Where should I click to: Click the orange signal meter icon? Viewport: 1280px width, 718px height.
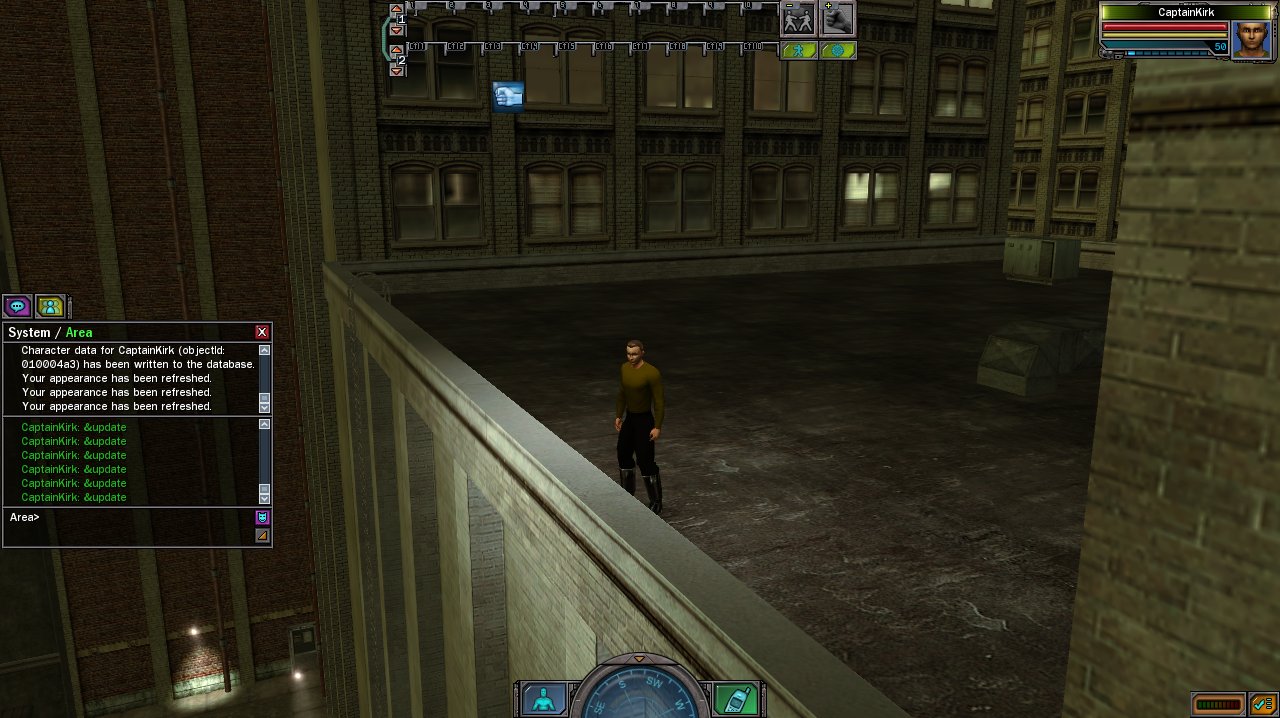pos(1218,704)
